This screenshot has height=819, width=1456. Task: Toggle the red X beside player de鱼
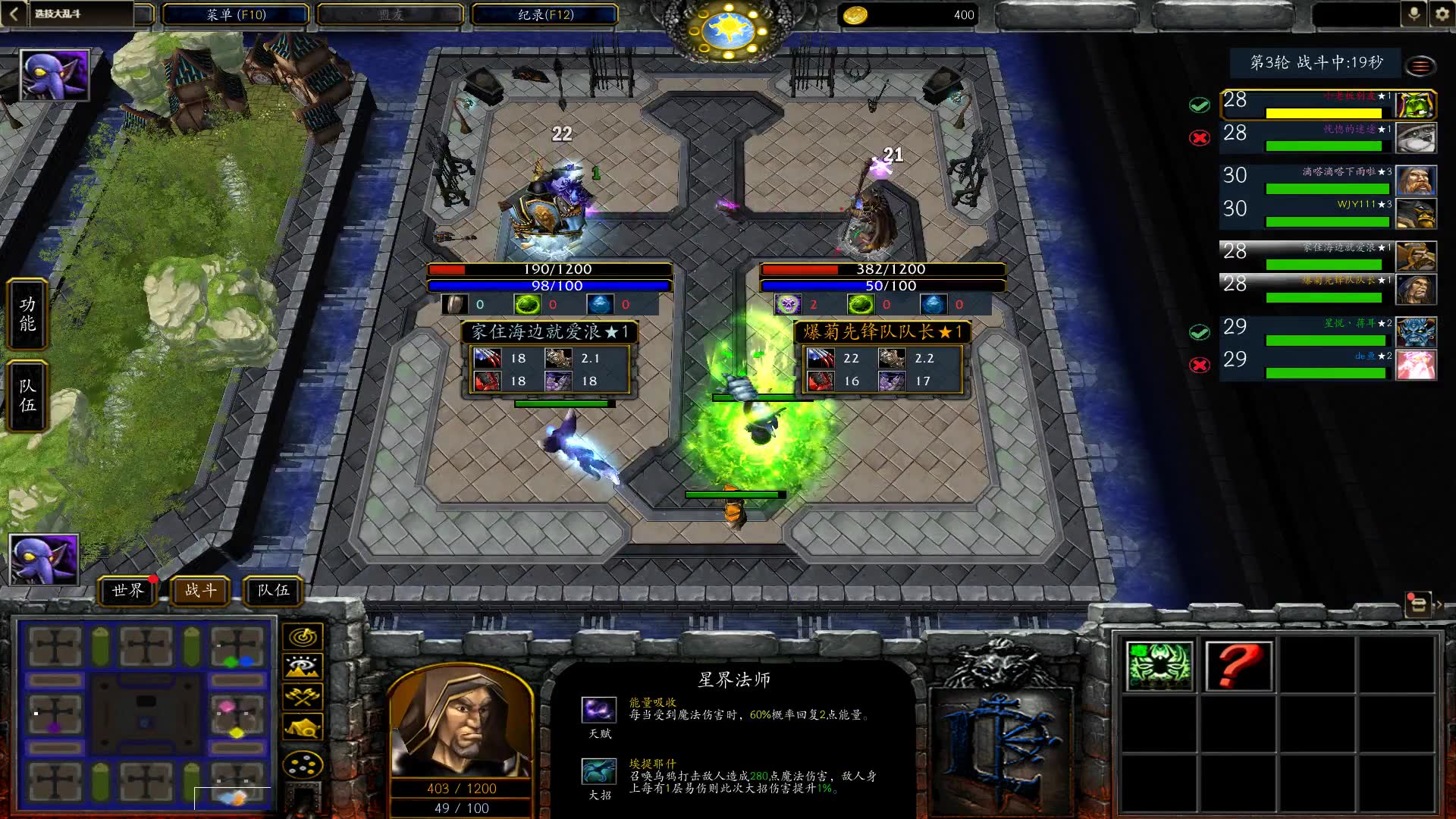(x=1200, y=365)
